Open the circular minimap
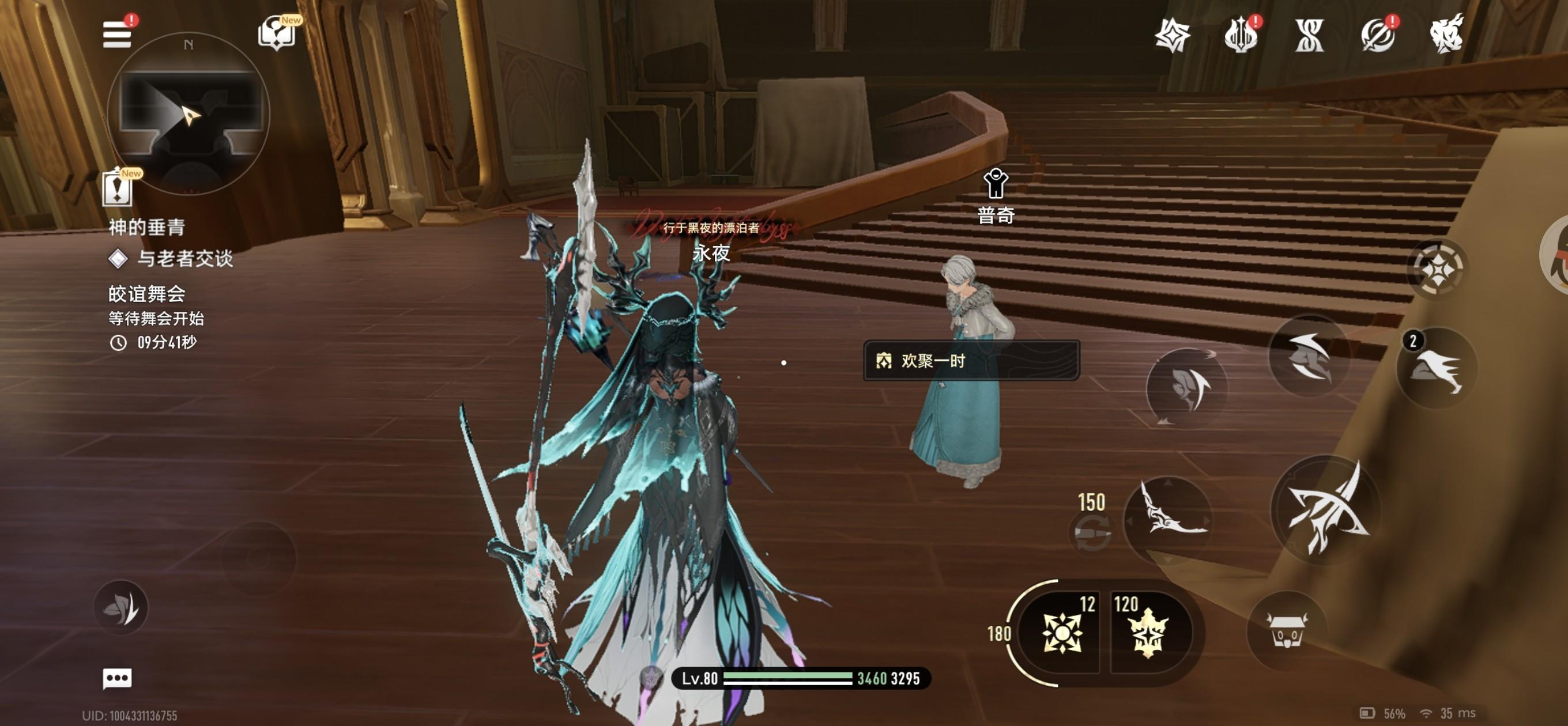 tap(189, 114)
